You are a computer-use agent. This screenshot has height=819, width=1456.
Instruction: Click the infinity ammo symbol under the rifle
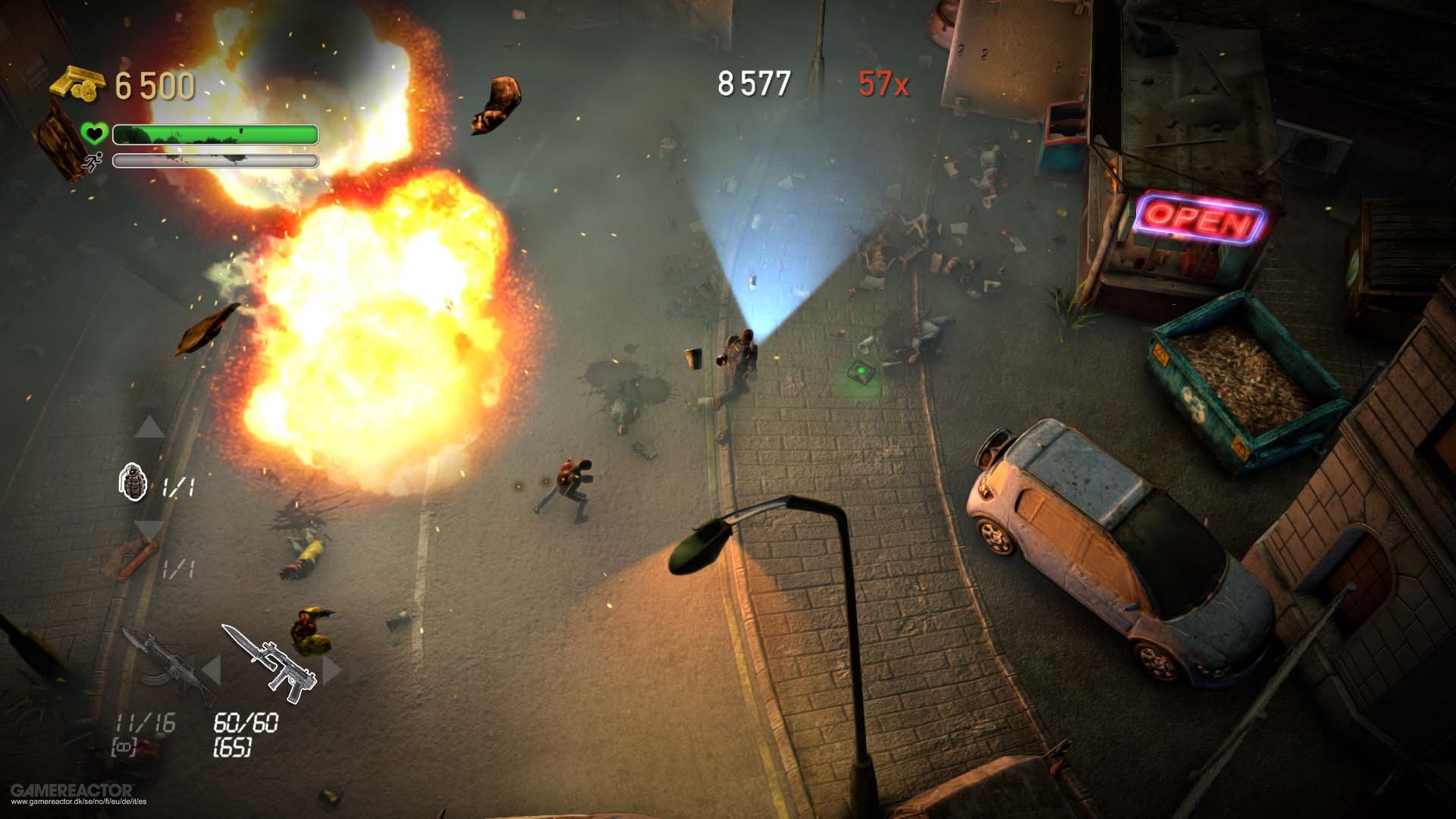[x=123, y=744]
